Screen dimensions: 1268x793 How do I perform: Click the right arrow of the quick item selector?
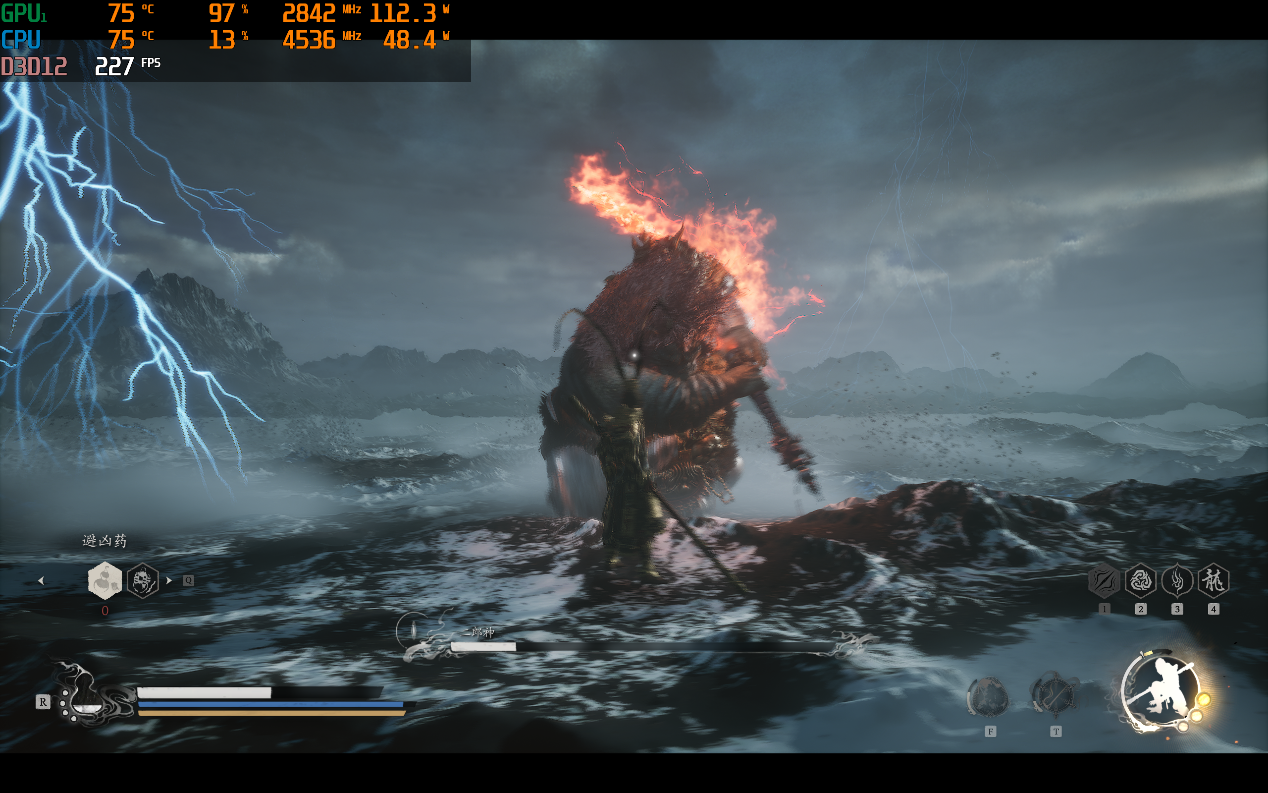coord(169,580)
